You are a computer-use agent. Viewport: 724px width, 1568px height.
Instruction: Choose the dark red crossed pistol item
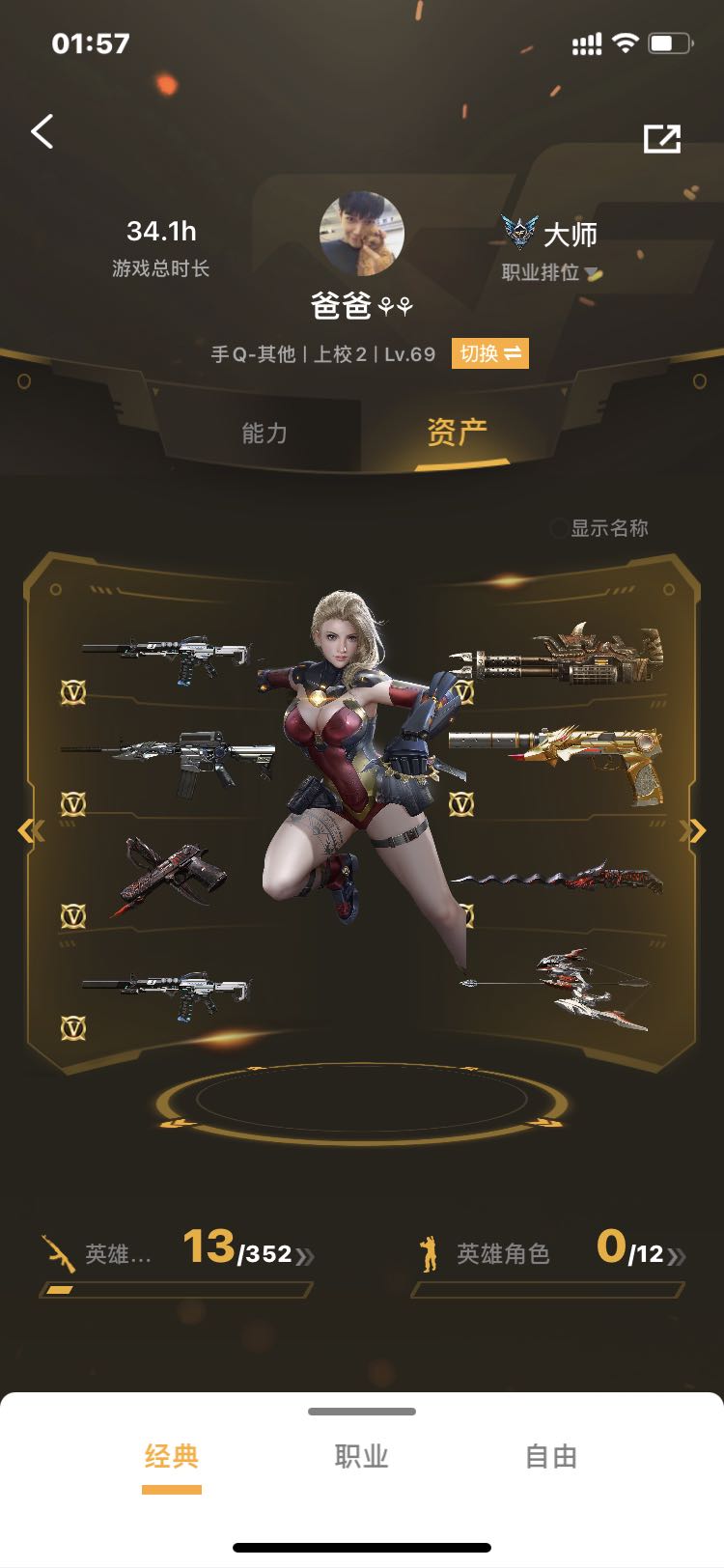[x=171, y=875]
